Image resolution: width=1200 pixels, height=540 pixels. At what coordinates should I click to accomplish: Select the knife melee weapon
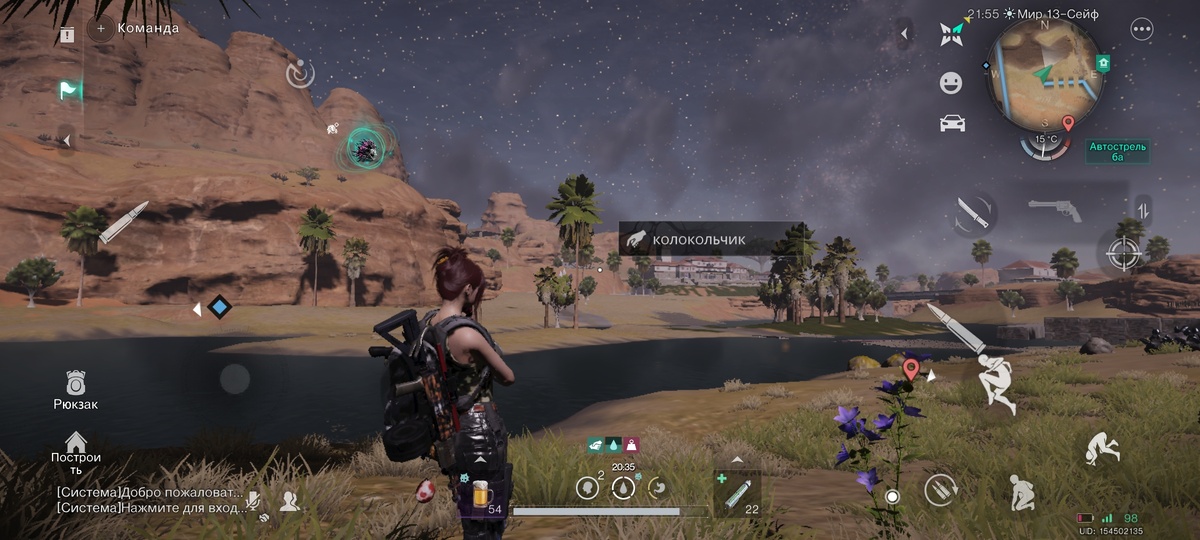(972, 213)
